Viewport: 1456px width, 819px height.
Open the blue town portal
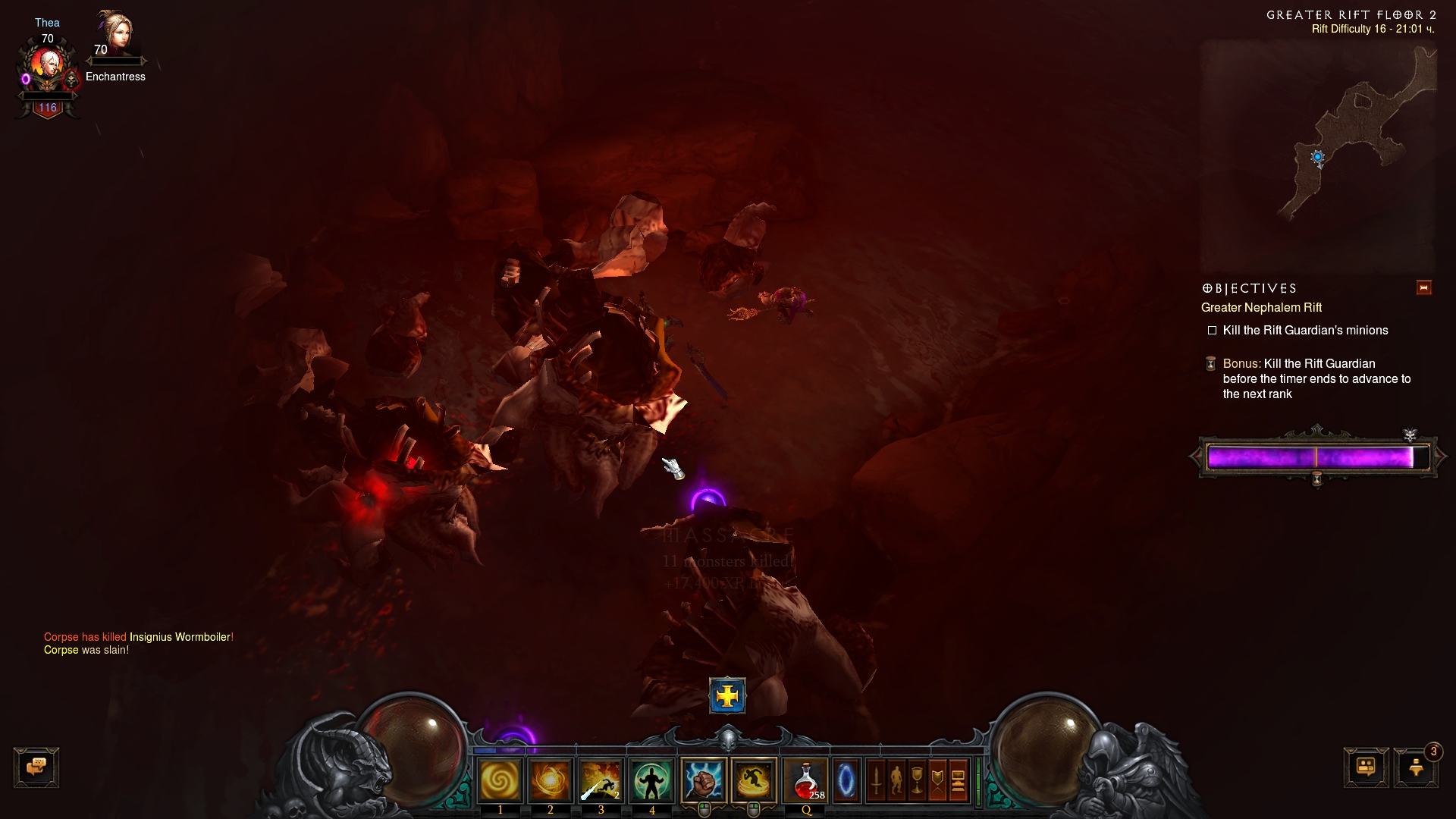point(846,780)
